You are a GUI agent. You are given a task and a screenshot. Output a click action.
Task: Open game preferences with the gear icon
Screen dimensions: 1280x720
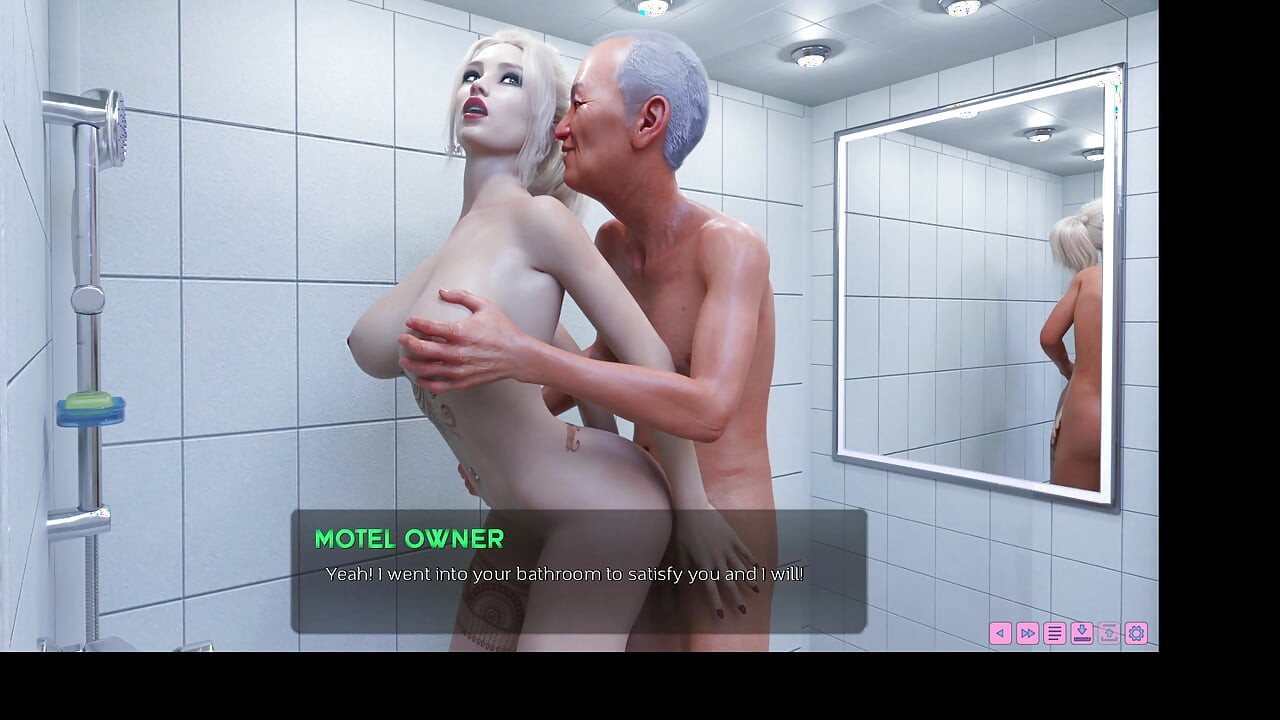[x=1136, y=633]
